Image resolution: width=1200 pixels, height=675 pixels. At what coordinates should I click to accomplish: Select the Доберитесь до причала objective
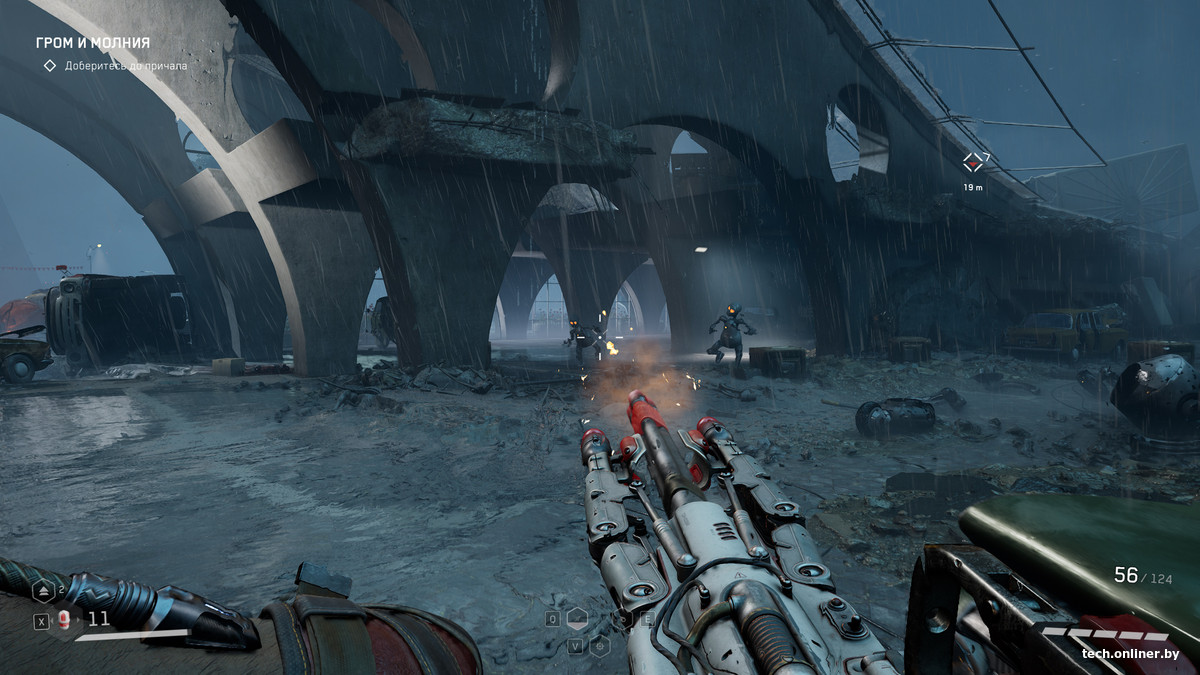tap(126, 66)
